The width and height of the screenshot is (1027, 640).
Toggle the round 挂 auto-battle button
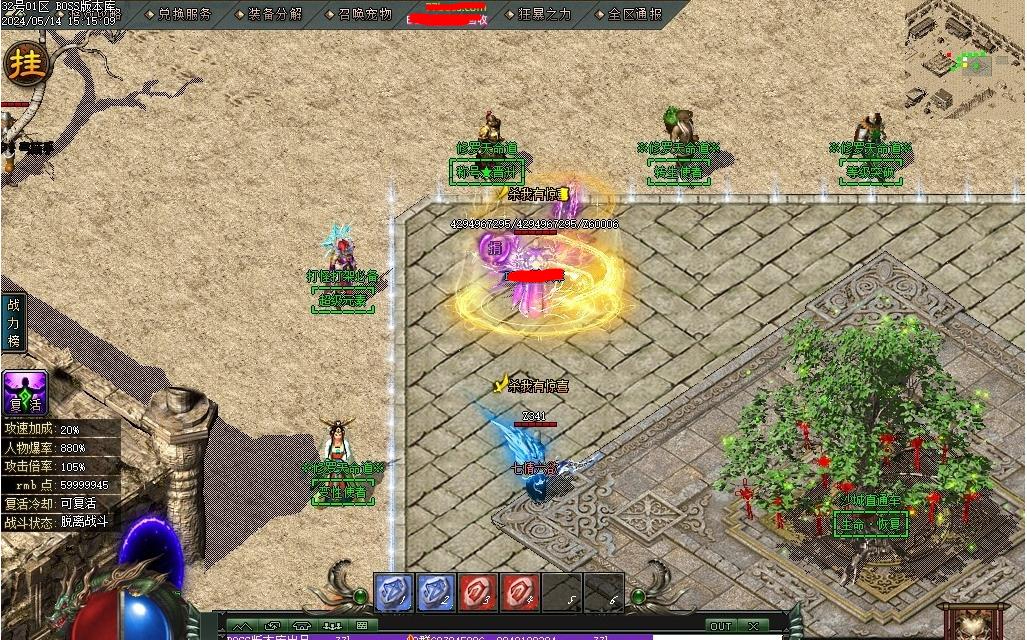pyautogui.click(x=27, y=65)
